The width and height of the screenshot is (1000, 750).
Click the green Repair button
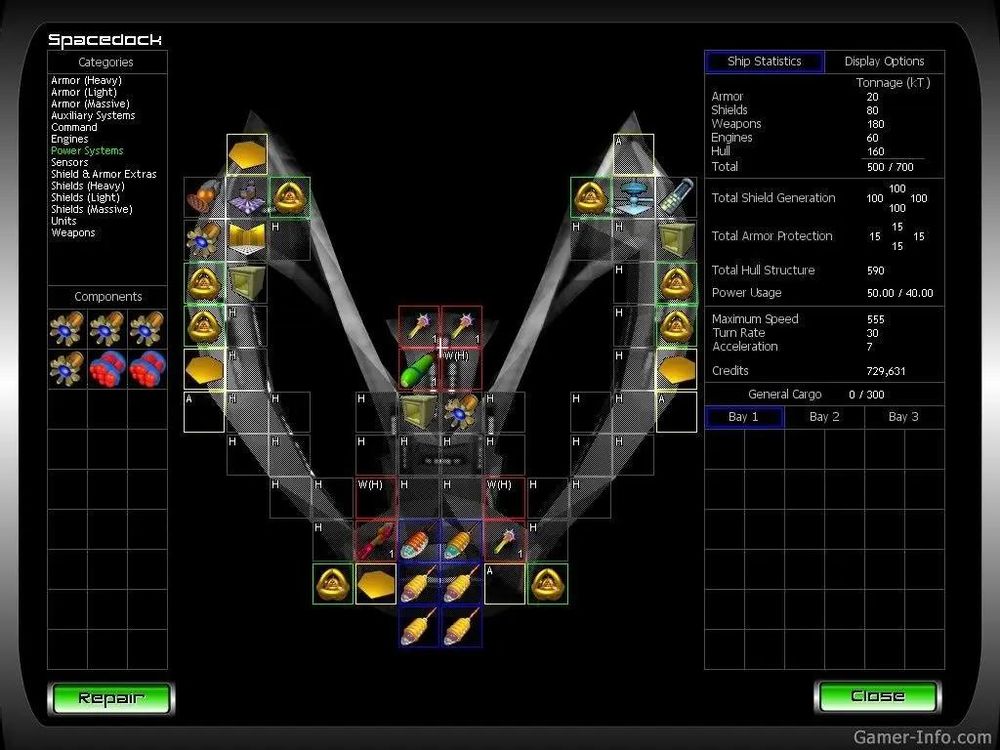click(x=111, y=698)
